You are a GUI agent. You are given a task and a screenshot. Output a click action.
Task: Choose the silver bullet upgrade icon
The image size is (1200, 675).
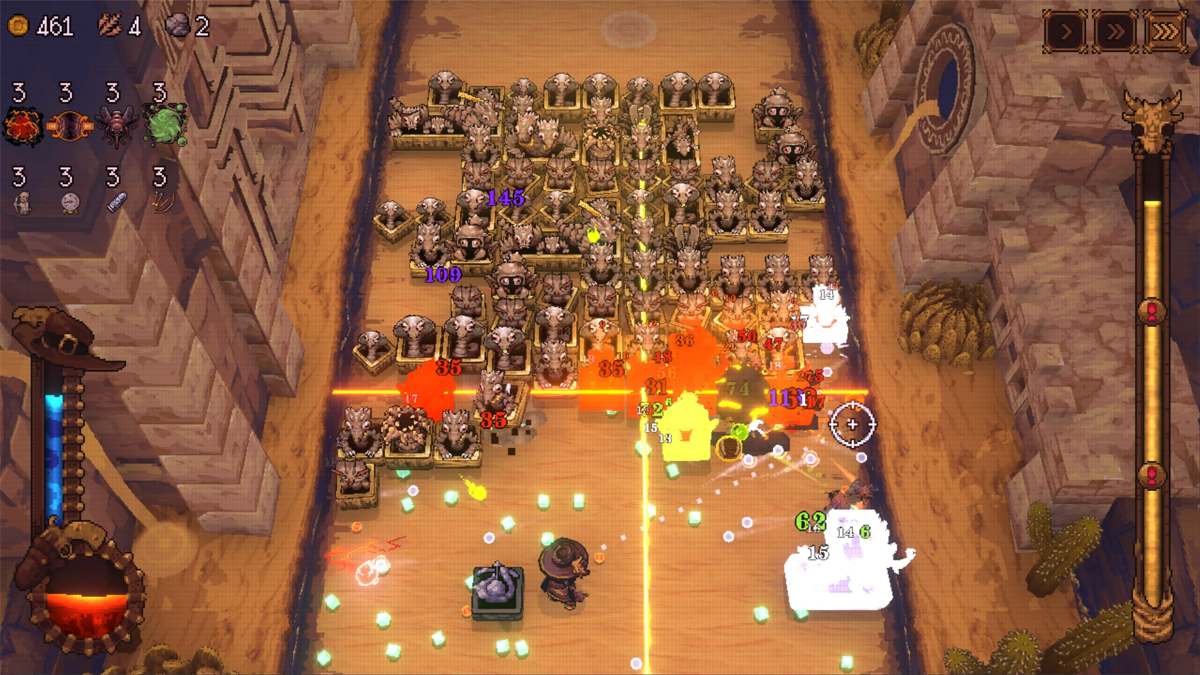pyautogui.click(x=115, y=203)
